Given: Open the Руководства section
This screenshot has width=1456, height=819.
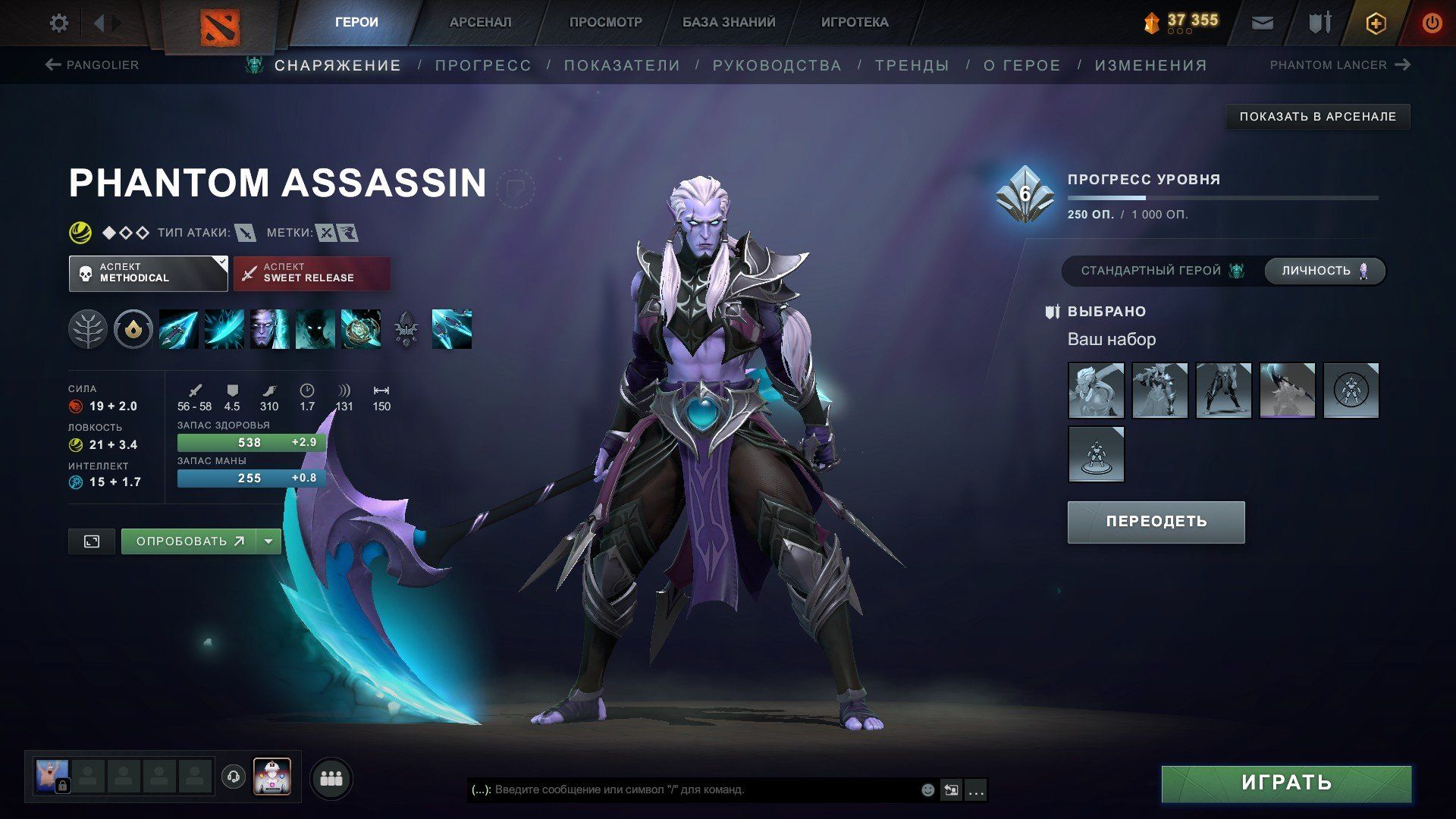Looking at the screenshot, I should [777, 66].
